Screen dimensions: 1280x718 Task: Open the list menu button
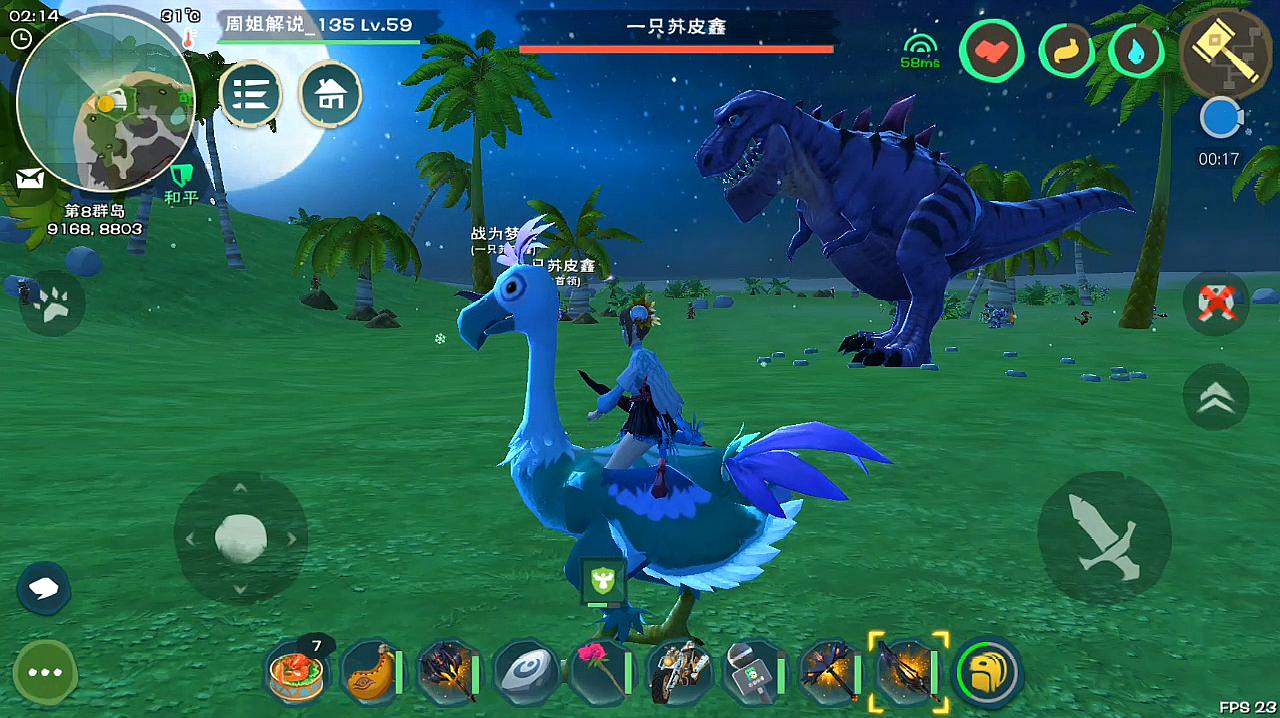point(250,95)
